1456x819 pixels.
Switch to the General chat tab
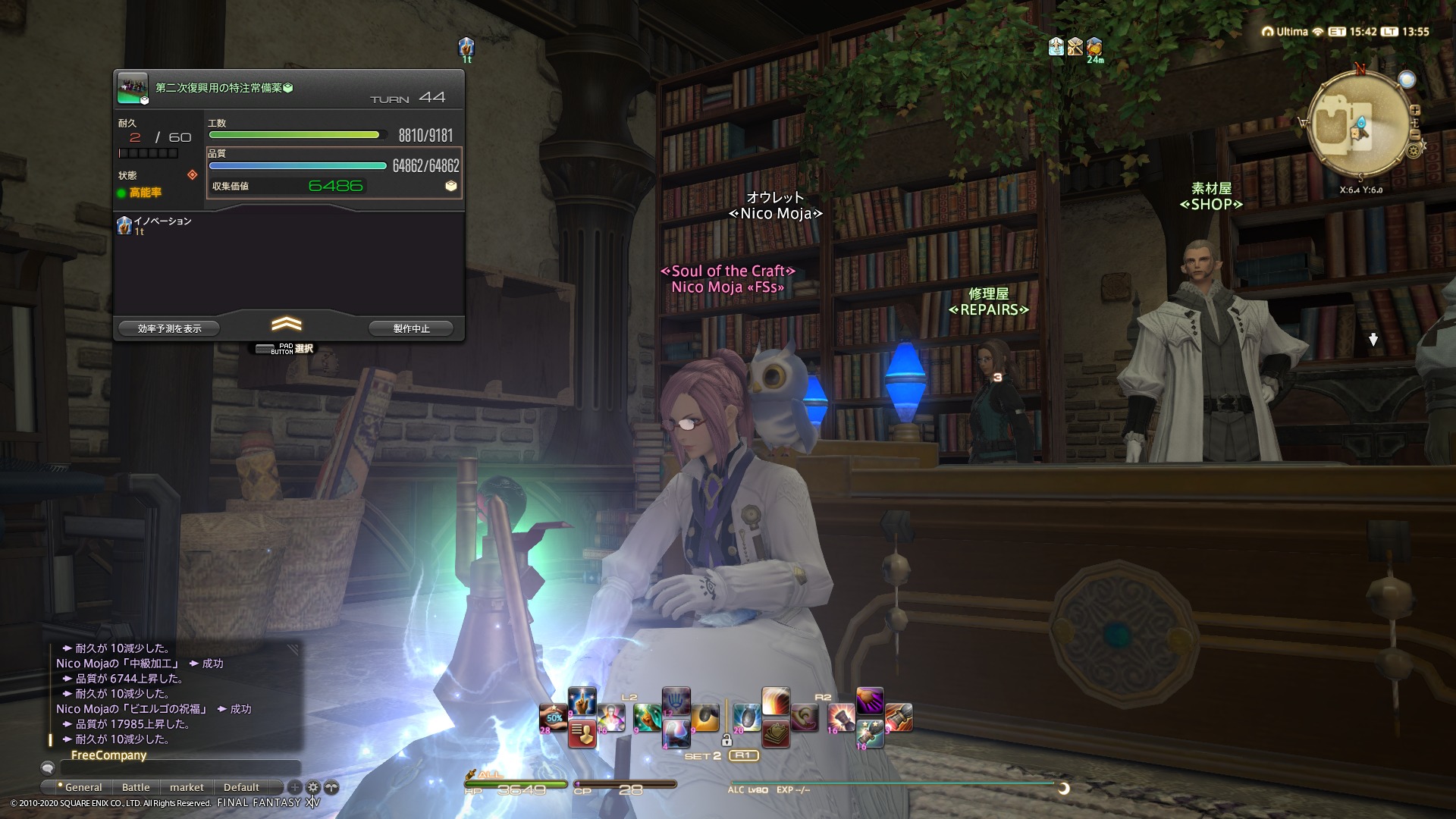[x=83, y=787]
